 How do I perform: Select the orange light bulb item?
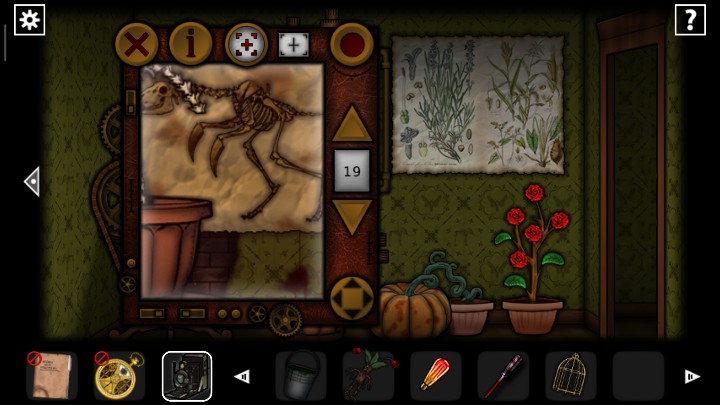click(435, 376)
